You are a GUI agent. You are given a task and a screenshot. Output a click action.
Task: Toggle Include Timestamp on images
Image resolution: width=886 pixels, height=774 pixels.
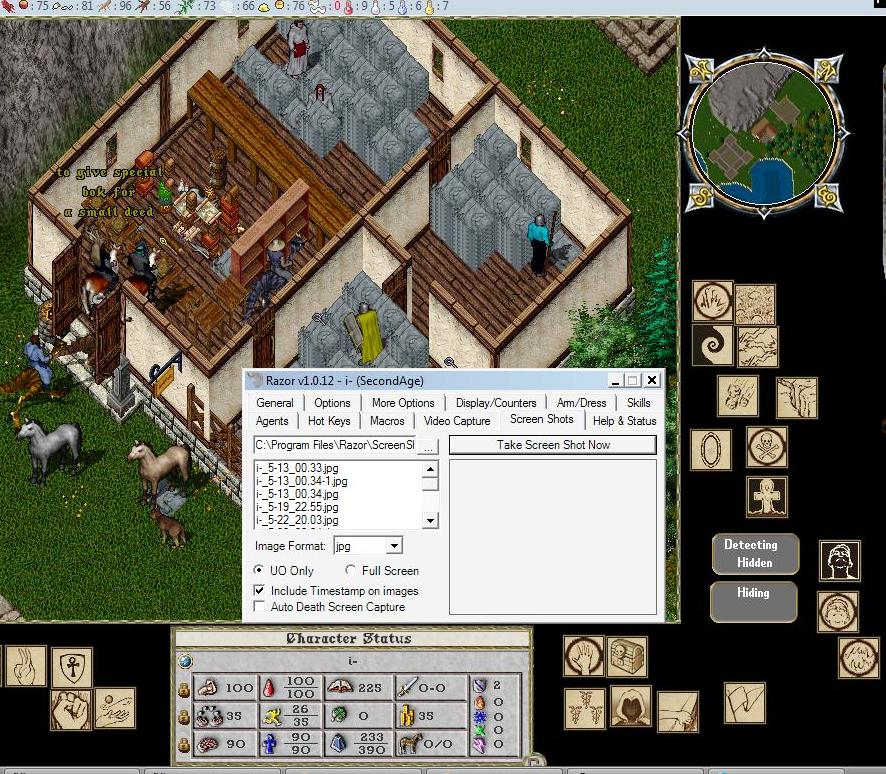[x=261, y=591]
